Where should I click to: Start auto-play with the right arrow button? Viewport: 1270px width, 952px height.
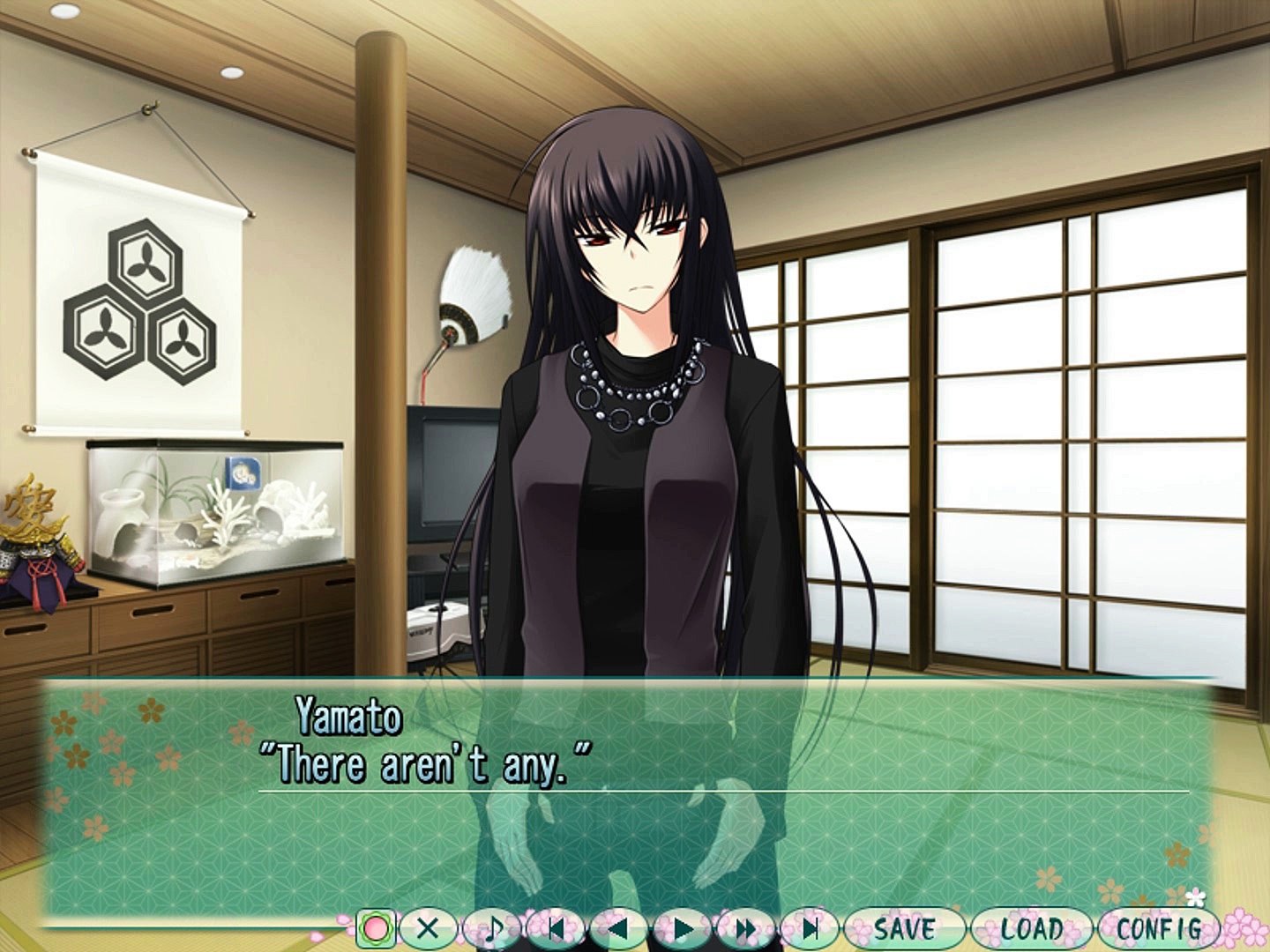pos(682,928)
